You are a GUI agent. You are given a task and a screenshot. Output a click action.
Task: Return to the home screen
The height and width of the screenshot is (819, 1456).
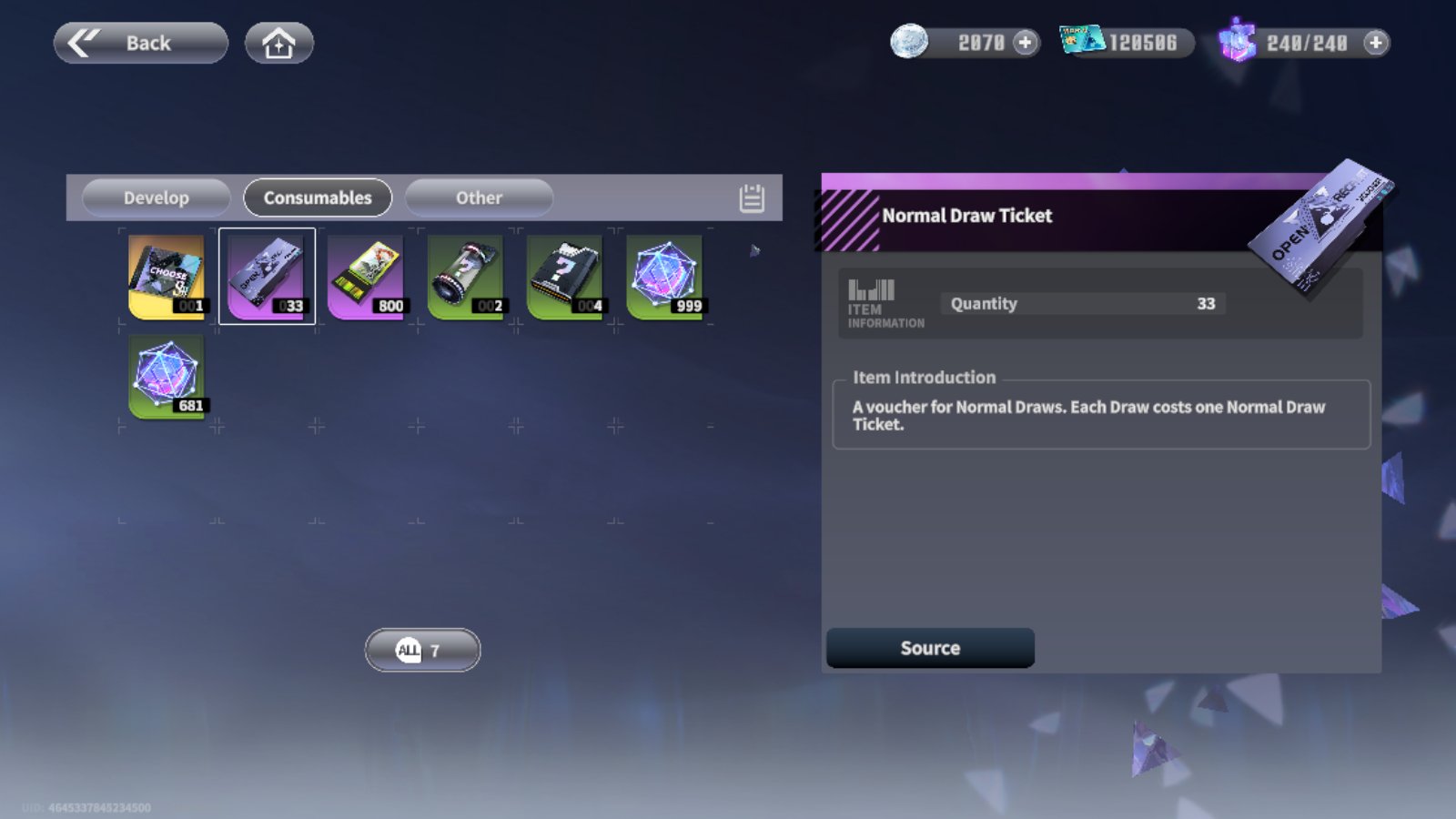[278, 43]
